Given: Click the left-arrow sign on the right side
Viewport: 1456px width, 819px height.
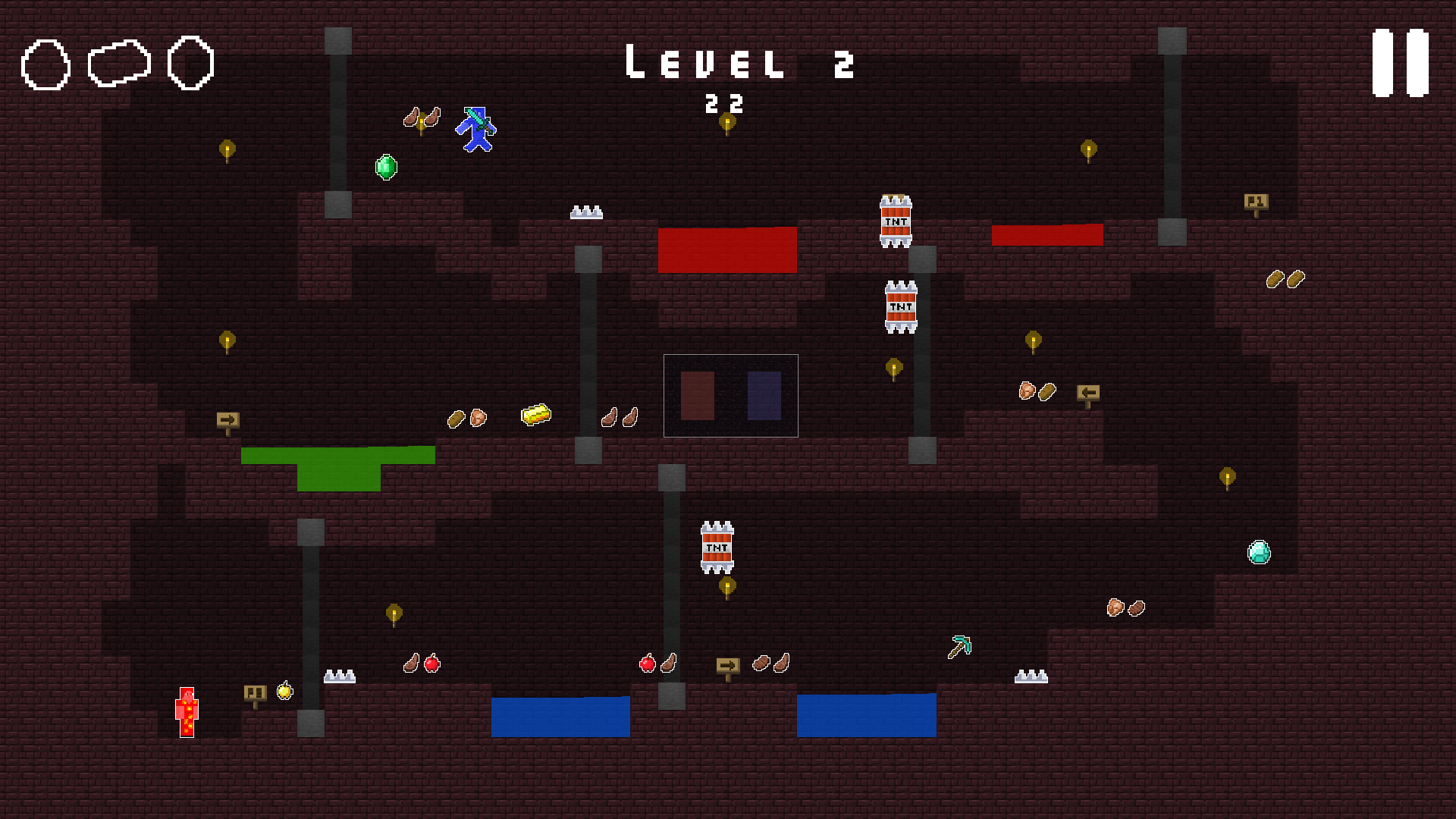Looking at the screenshot, I should coord(1089,393).
